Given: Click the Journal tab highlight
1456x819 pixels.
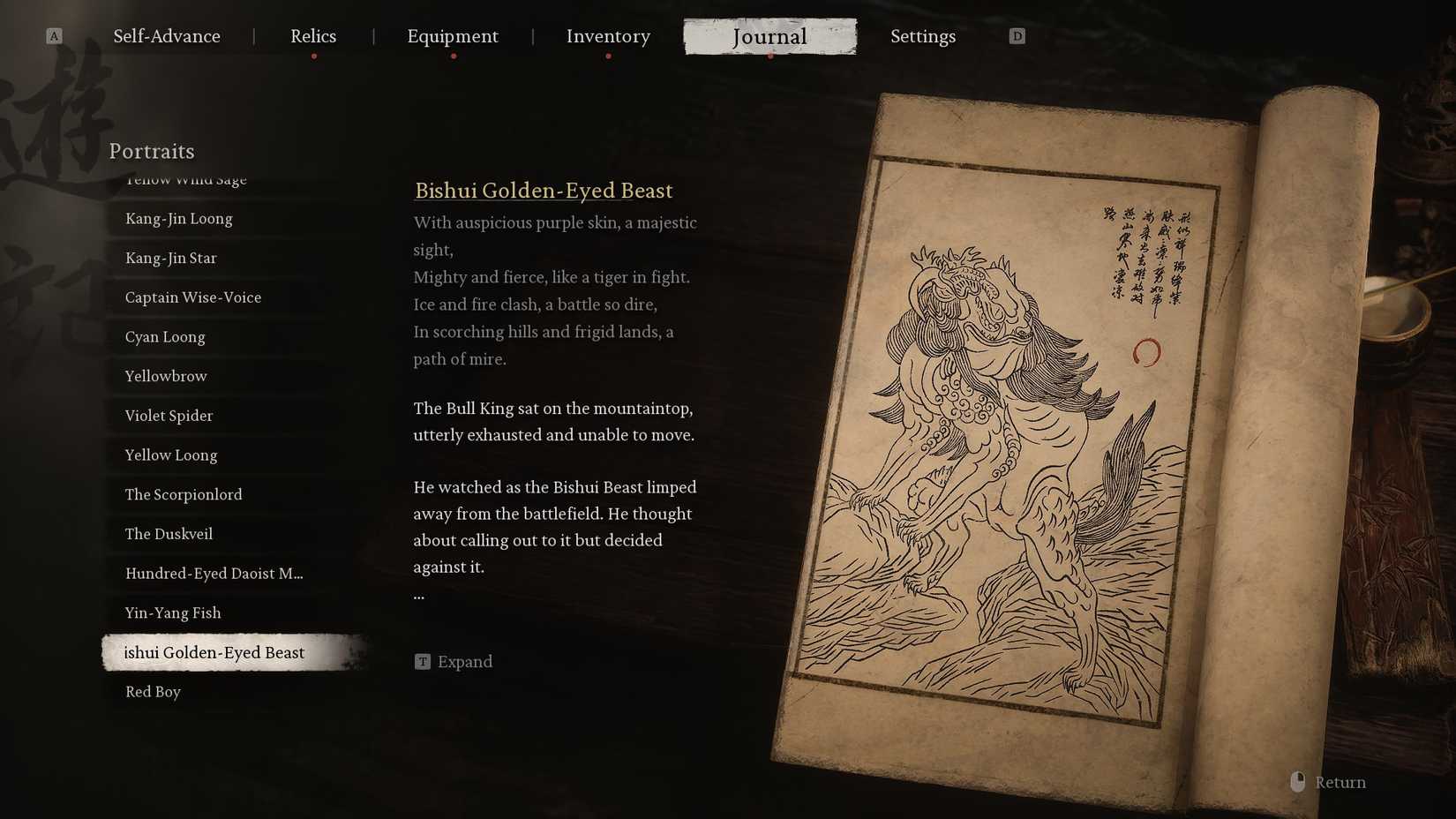Looking at the screenshot, I should click(769, 36).
